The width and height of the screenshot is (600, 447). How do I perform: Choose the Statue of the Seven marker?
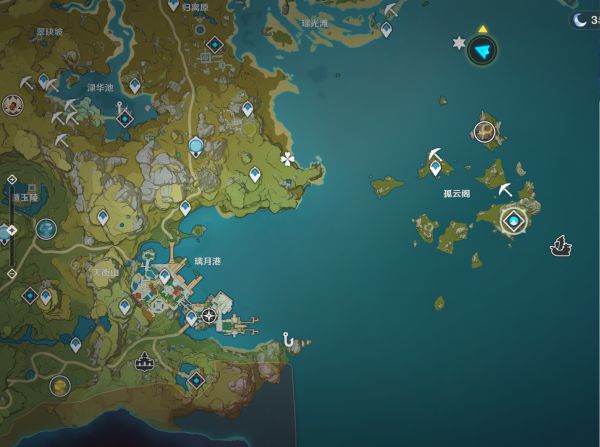pos(195,147)
